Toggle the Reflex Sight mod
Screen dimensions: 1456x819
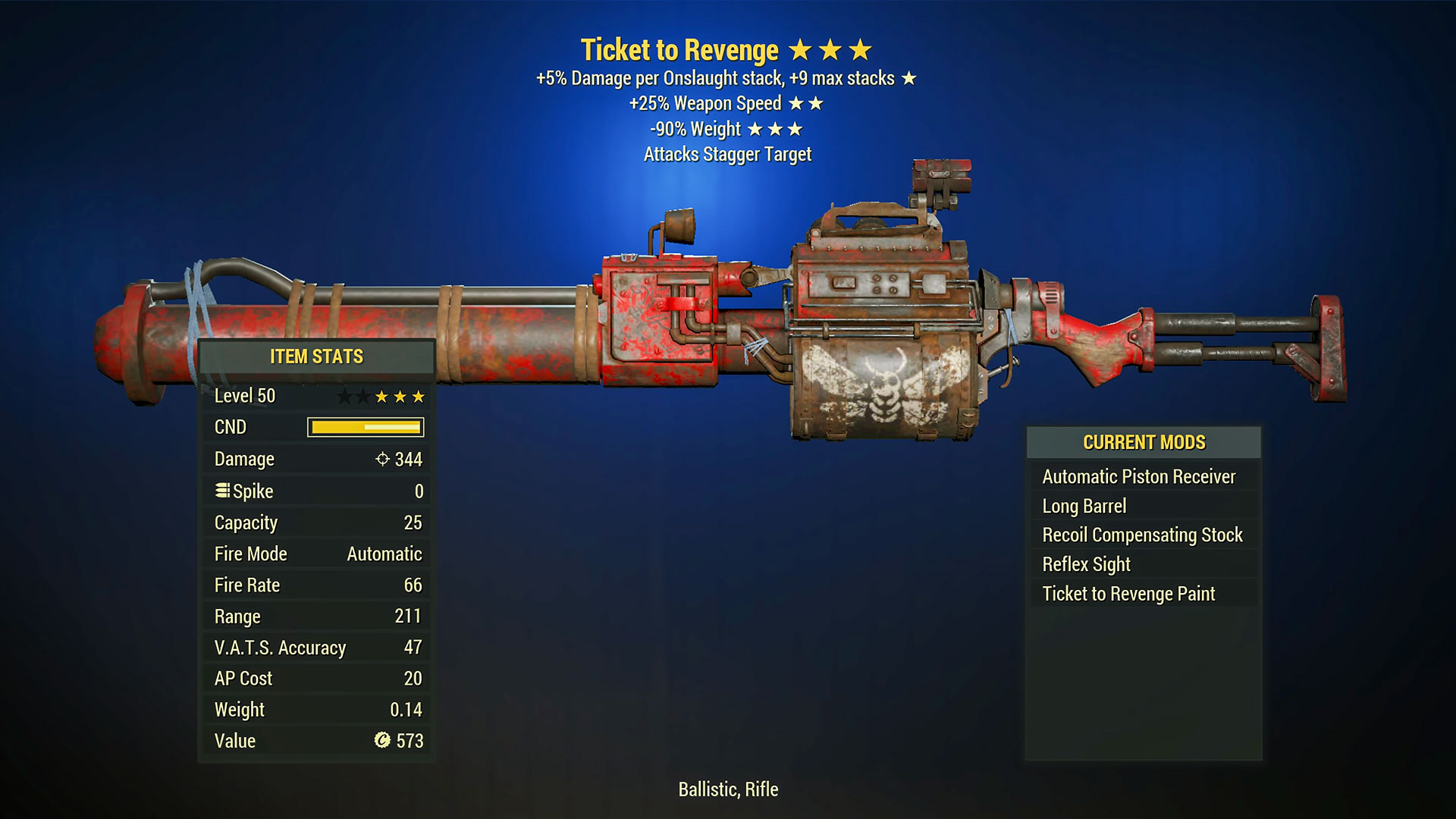click(x=1084, y=564)
